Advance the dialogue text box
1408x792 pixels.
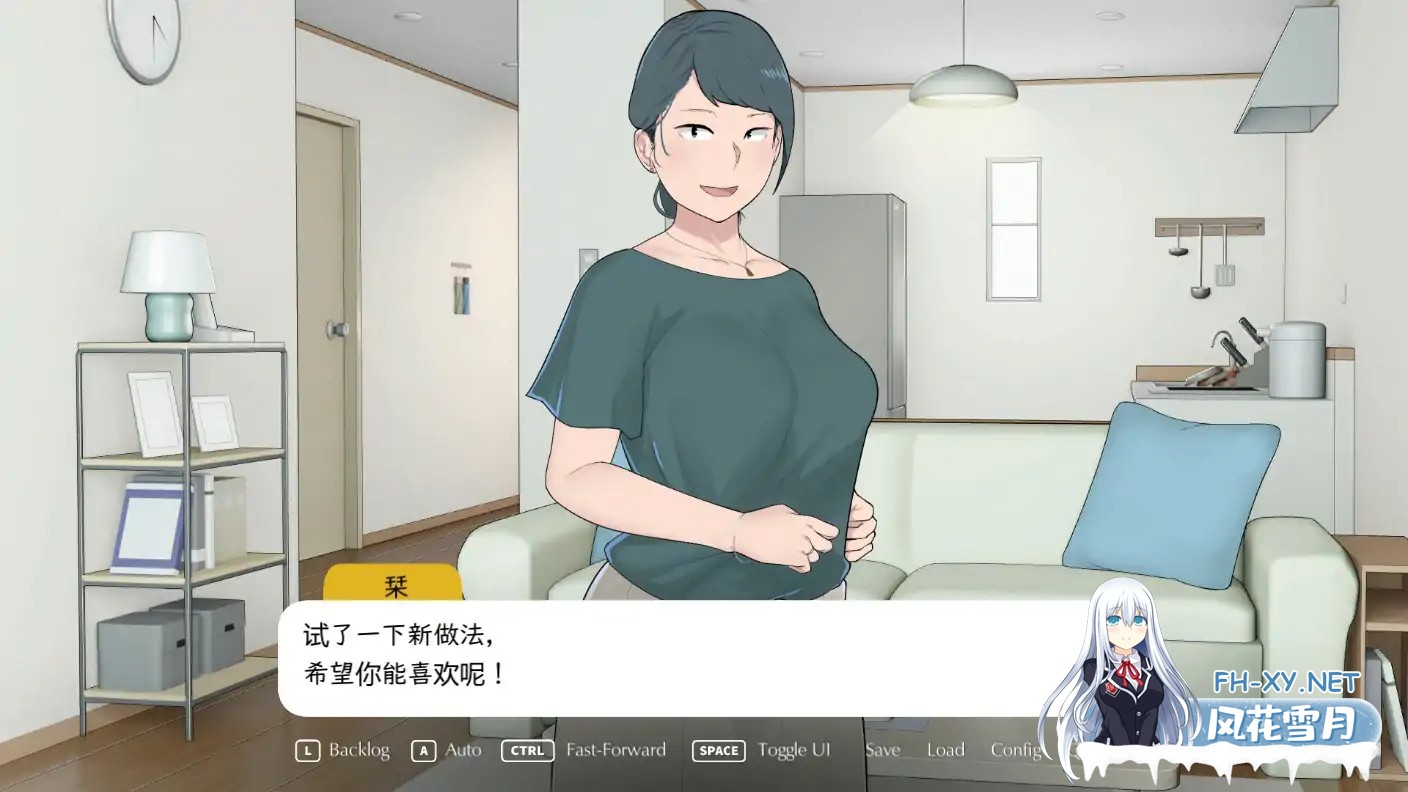tap(660, 657)
